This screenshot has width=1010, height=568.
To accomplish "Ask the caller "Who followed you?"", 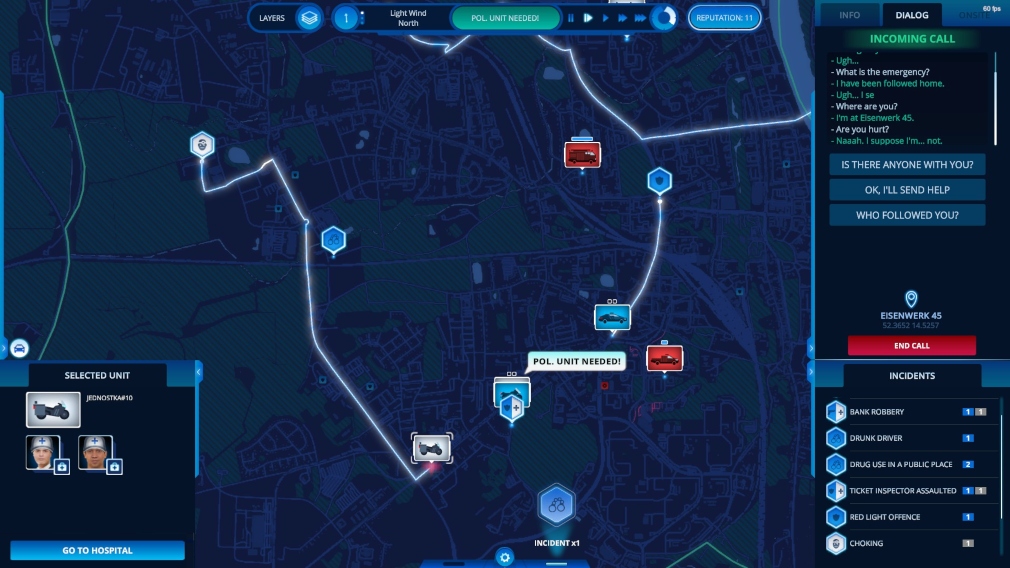I will click(x=907, y=215).
